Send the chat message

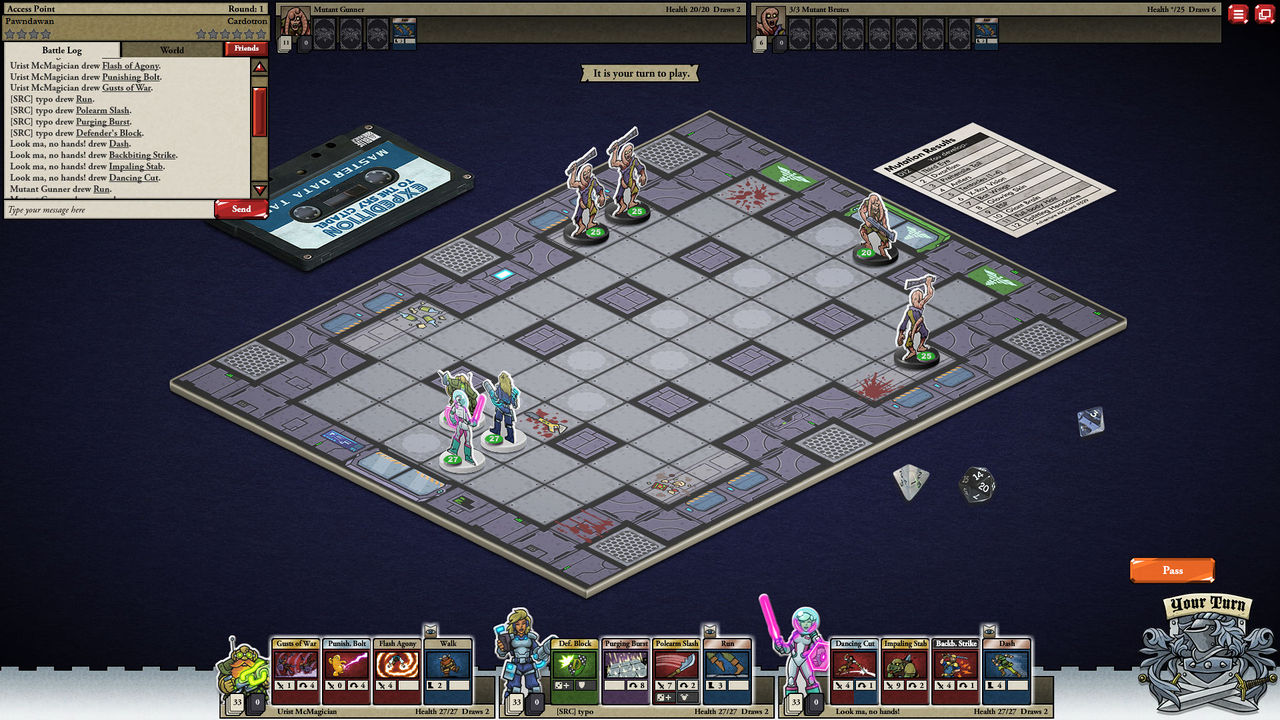point(241,209)
